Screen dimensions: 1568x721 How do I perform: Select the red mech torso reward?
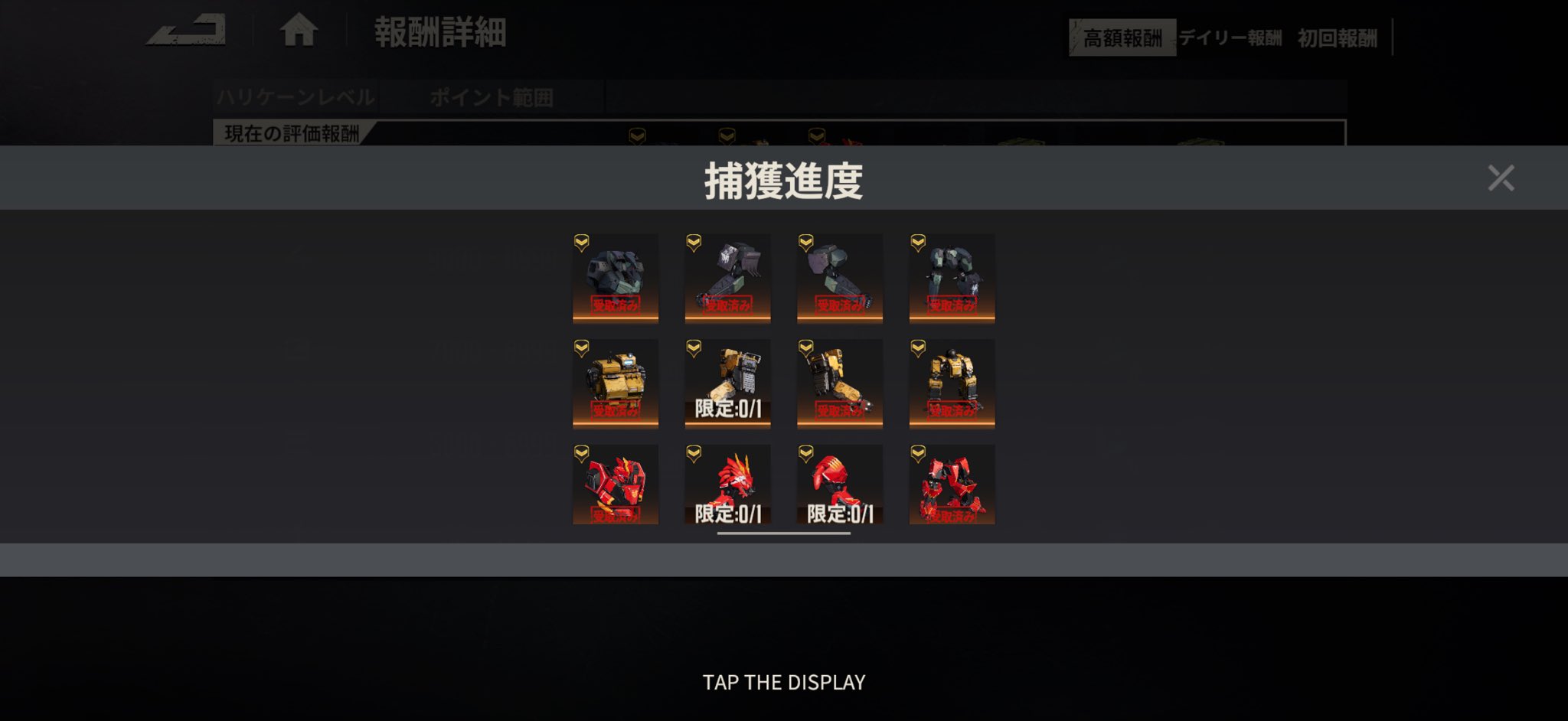616,485
